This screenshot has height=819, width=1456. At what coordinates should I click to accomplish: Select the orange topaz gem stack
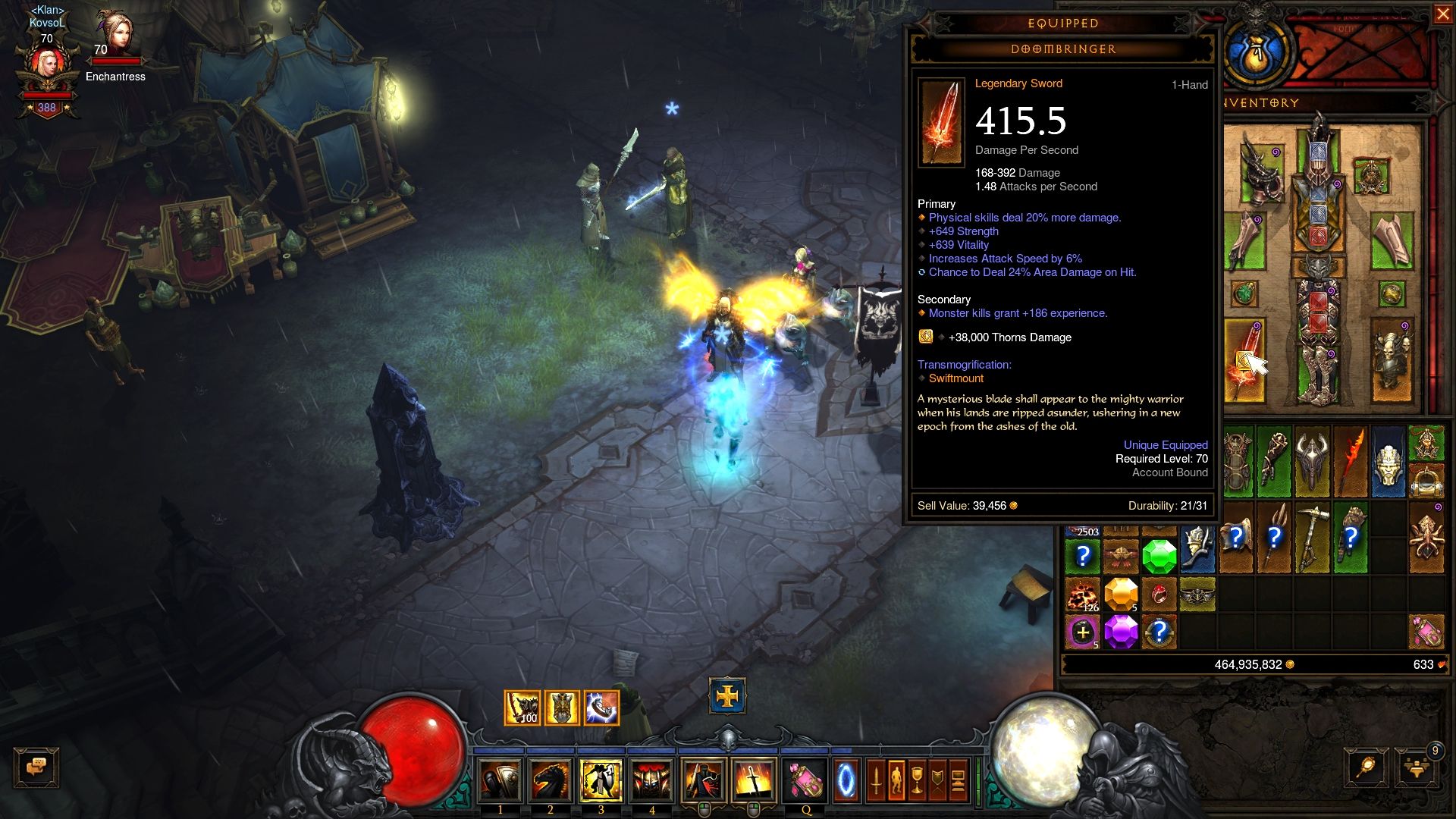click(x=1121, y=594)
